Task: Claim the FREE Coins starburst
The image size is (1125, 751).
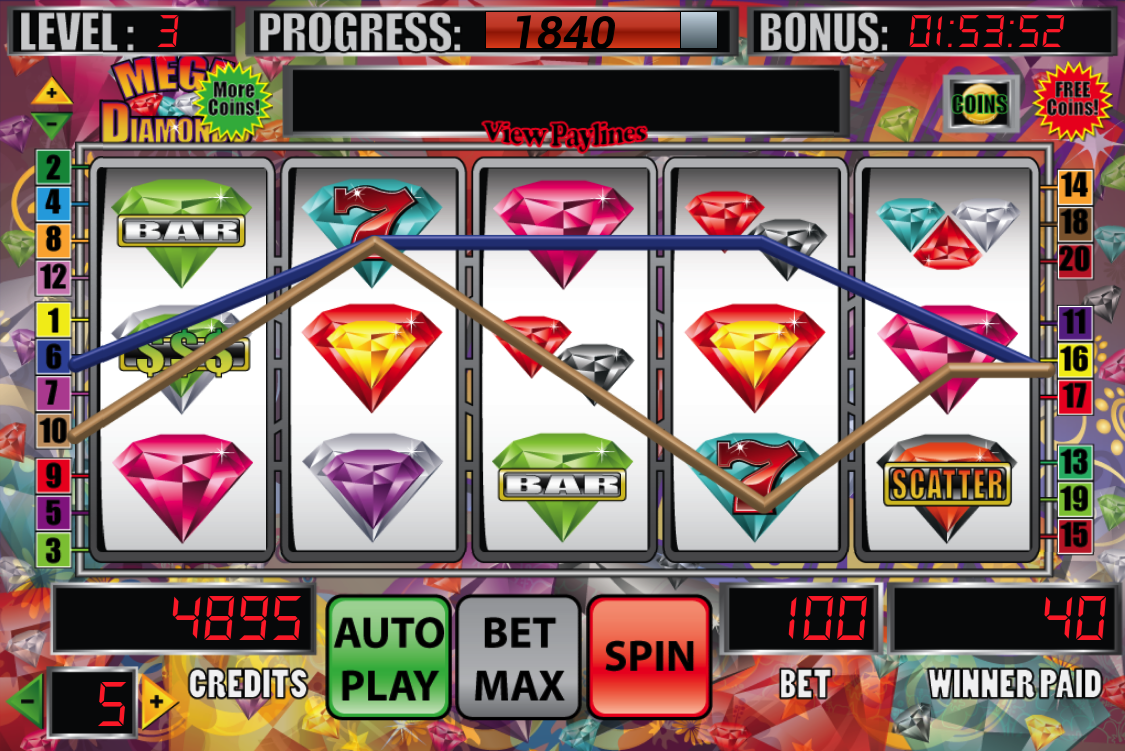Action: click(1072, 100)
